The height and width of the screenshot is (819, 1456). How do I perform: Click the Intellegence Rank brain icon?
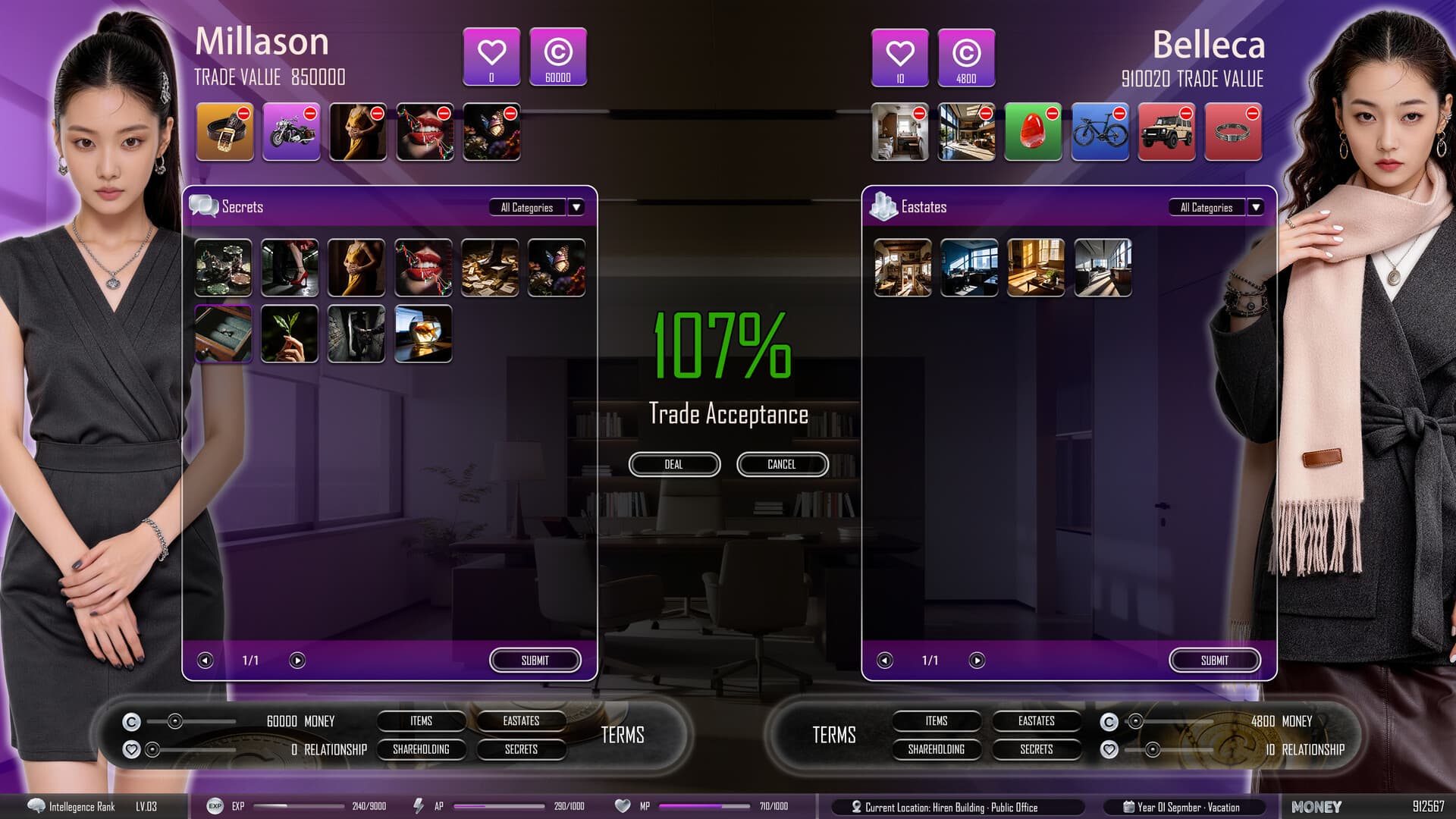36,807
